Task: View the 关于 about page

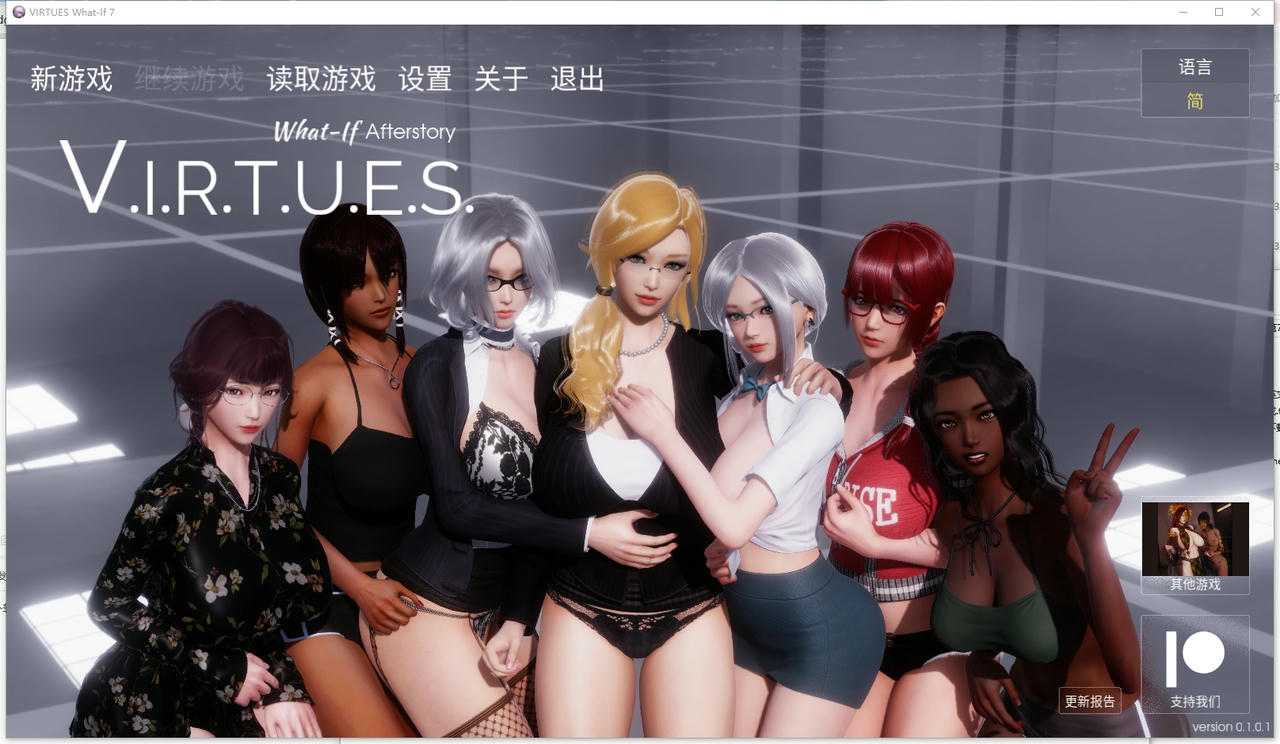Action: point(501,79)
